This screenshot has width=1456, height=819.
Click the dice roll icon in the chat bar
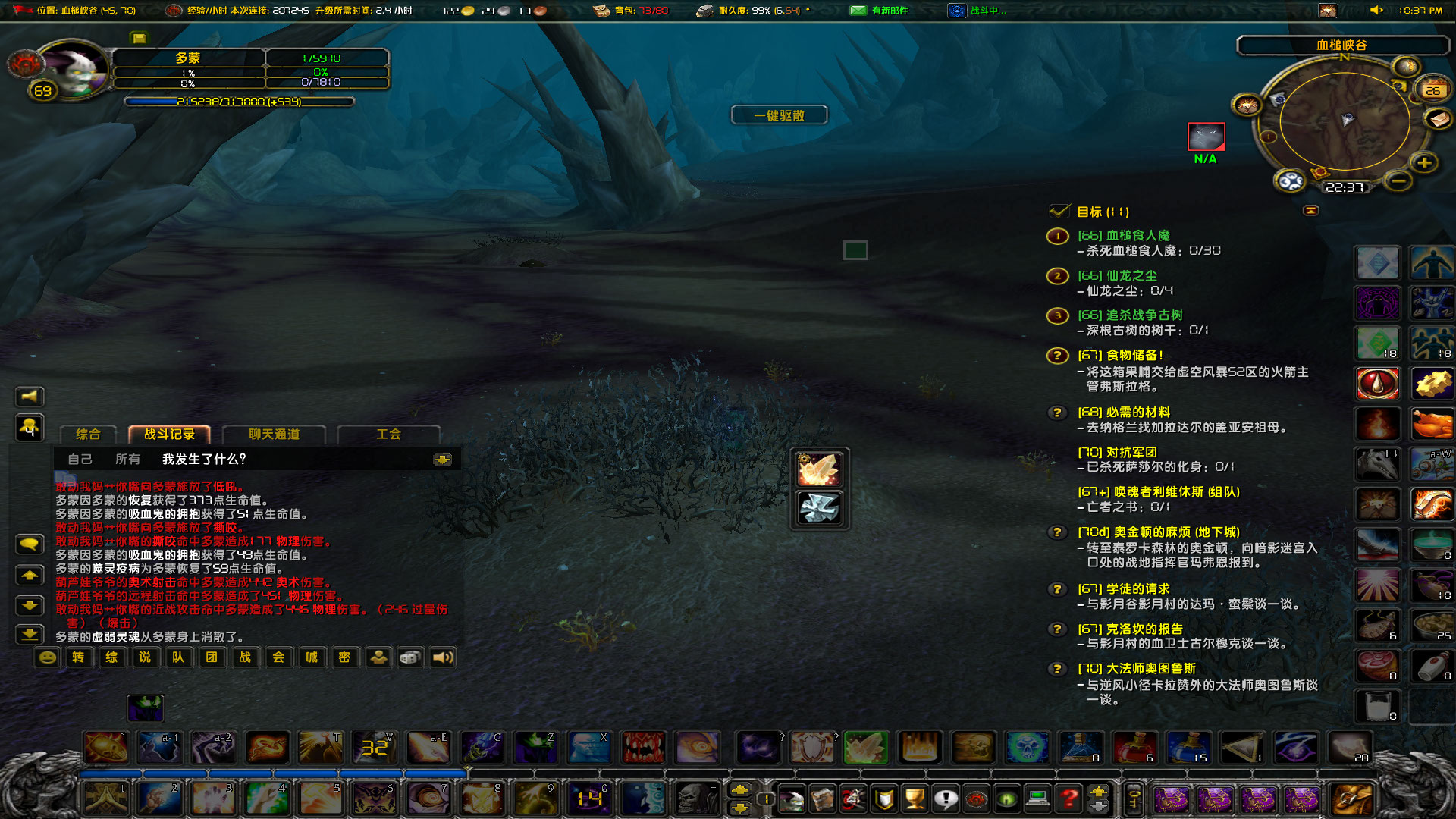[x=408, y=657]
